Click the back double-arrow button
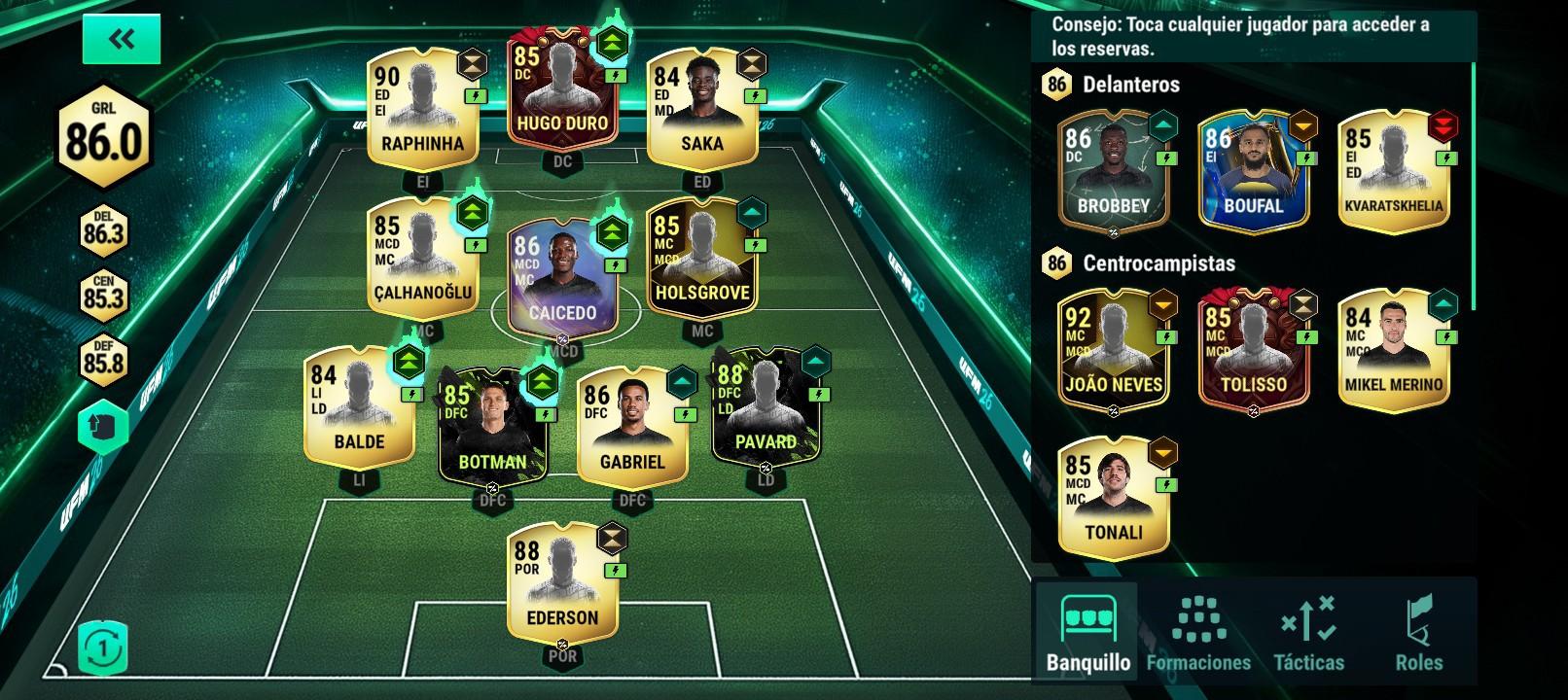Screen dimensions: 1568x700 (x=122, y=40)
